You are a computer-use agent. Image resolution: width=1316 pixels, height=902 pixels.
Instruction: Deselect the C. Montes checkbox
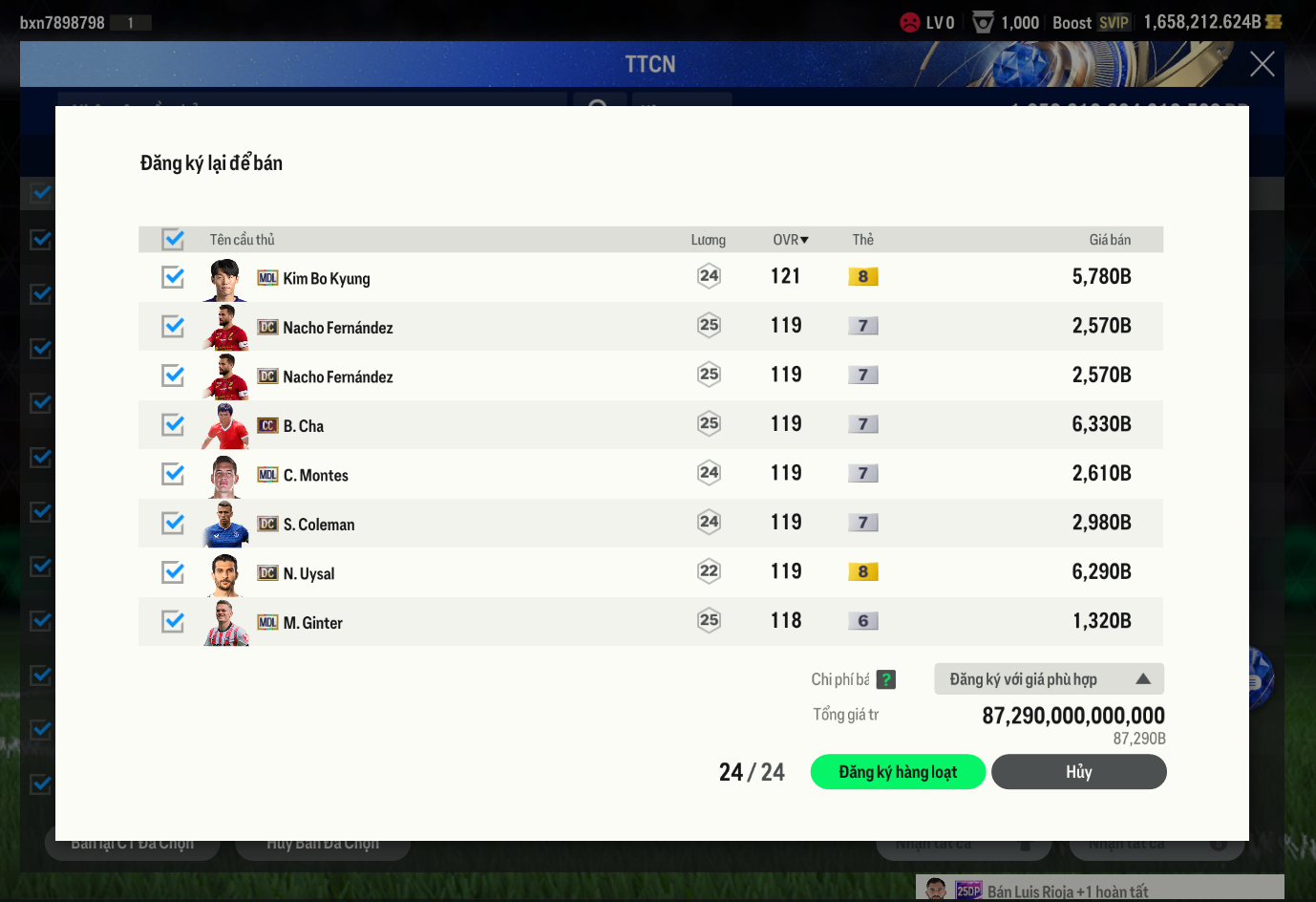click(173, 474)
